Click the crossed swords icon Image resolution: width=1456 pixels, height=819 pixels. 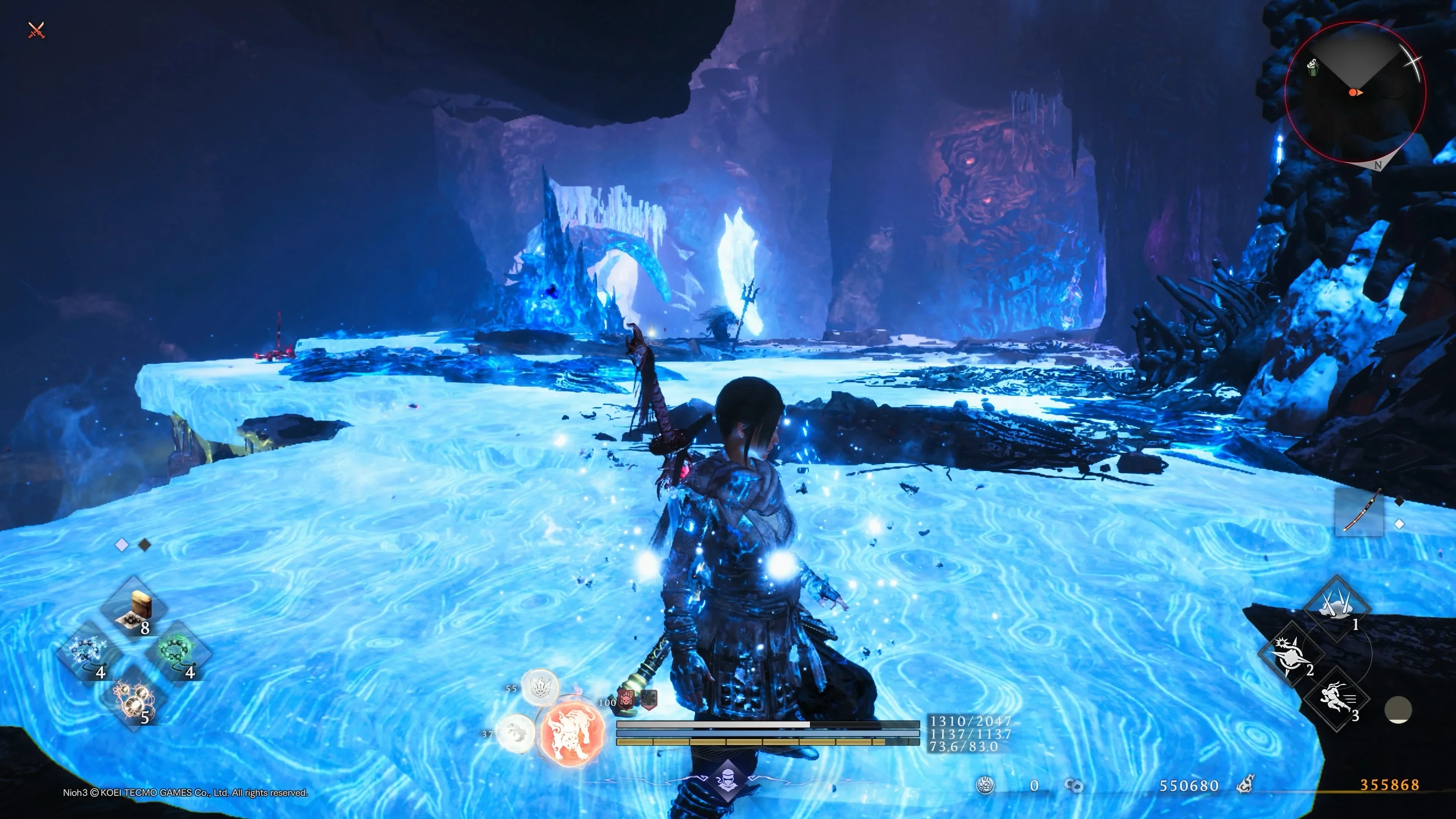click(36, 30)
